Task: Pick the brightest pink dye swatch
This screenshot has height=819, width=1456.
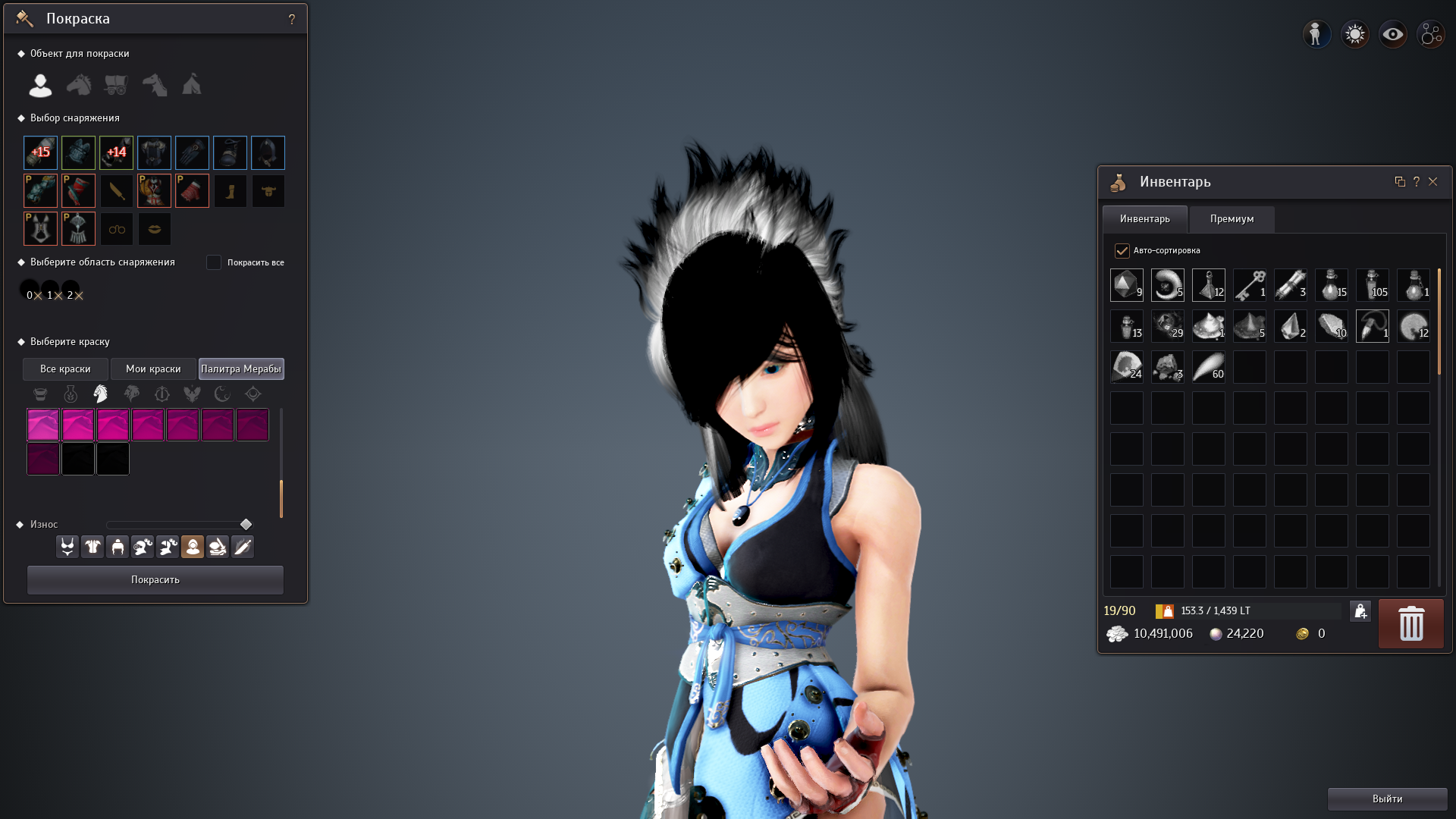Action: pyautogui.click(x=43, y=425)
